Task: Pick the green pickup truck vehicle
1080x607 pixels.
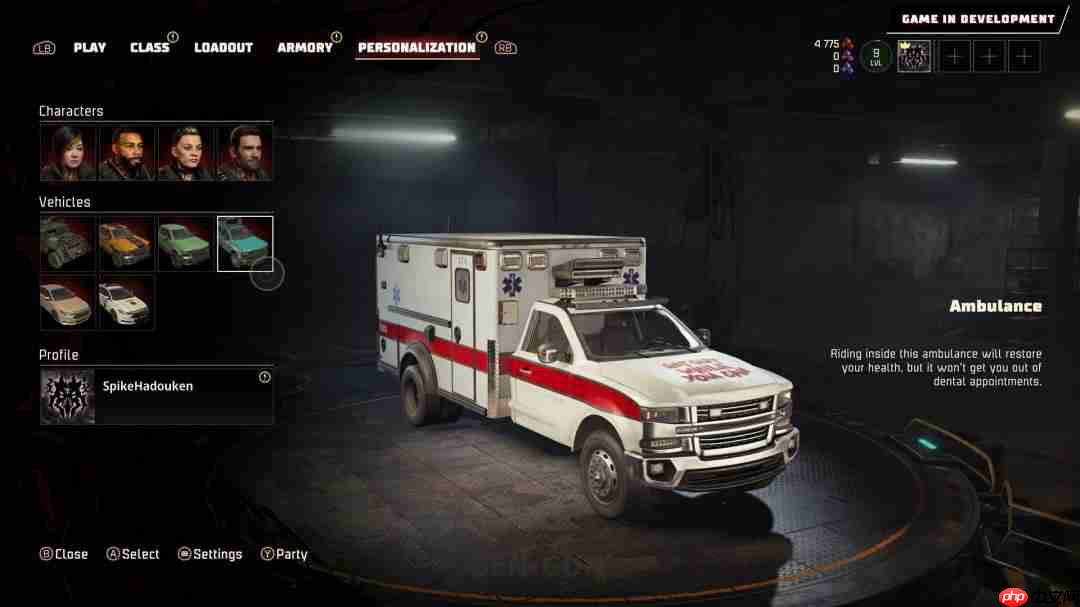Action: (186, 244)
